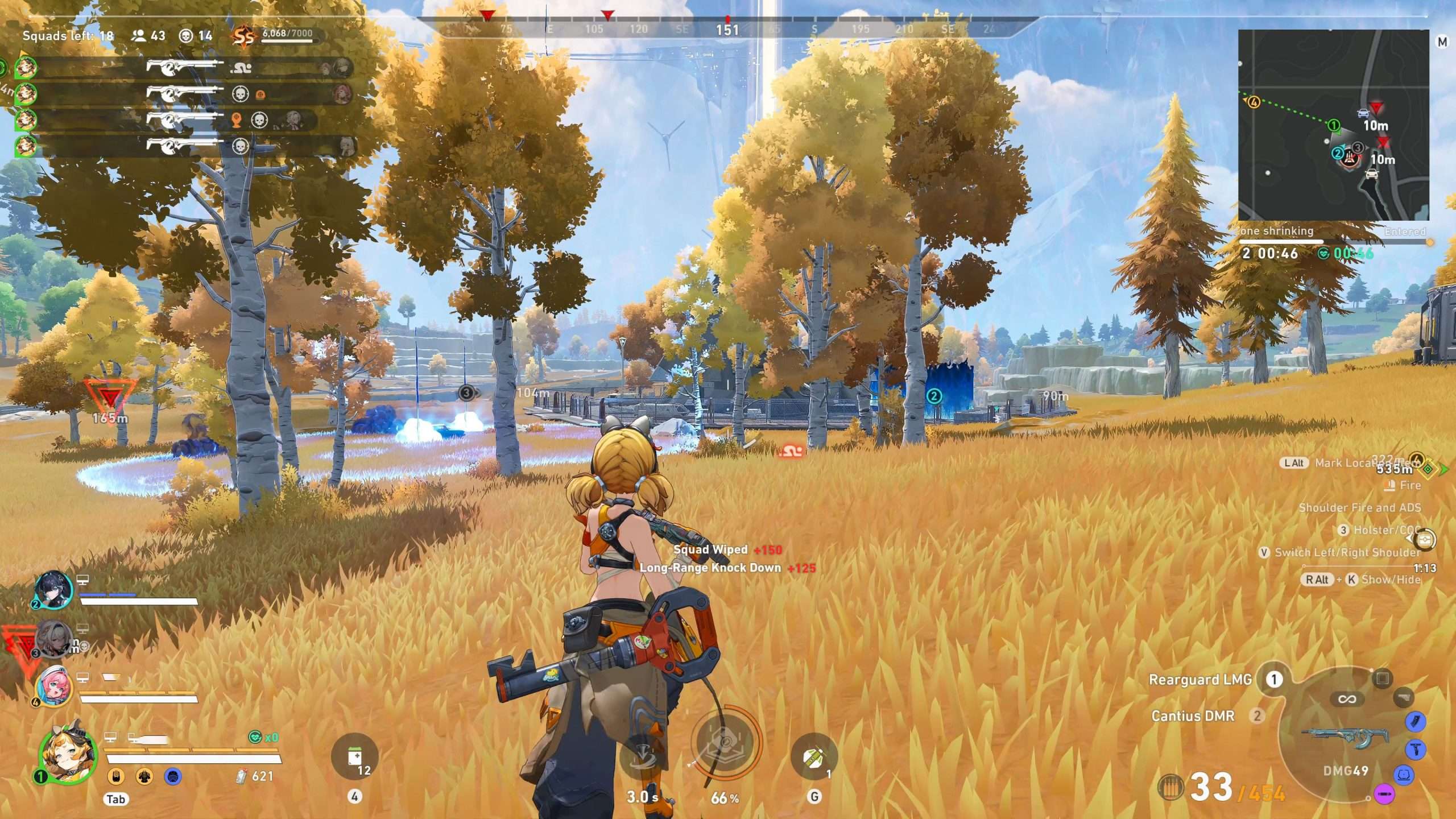Viewport: 1456px width, 819px height.
Task: Select the pistol sidearm slot icon
Action: coord(1404,697)
